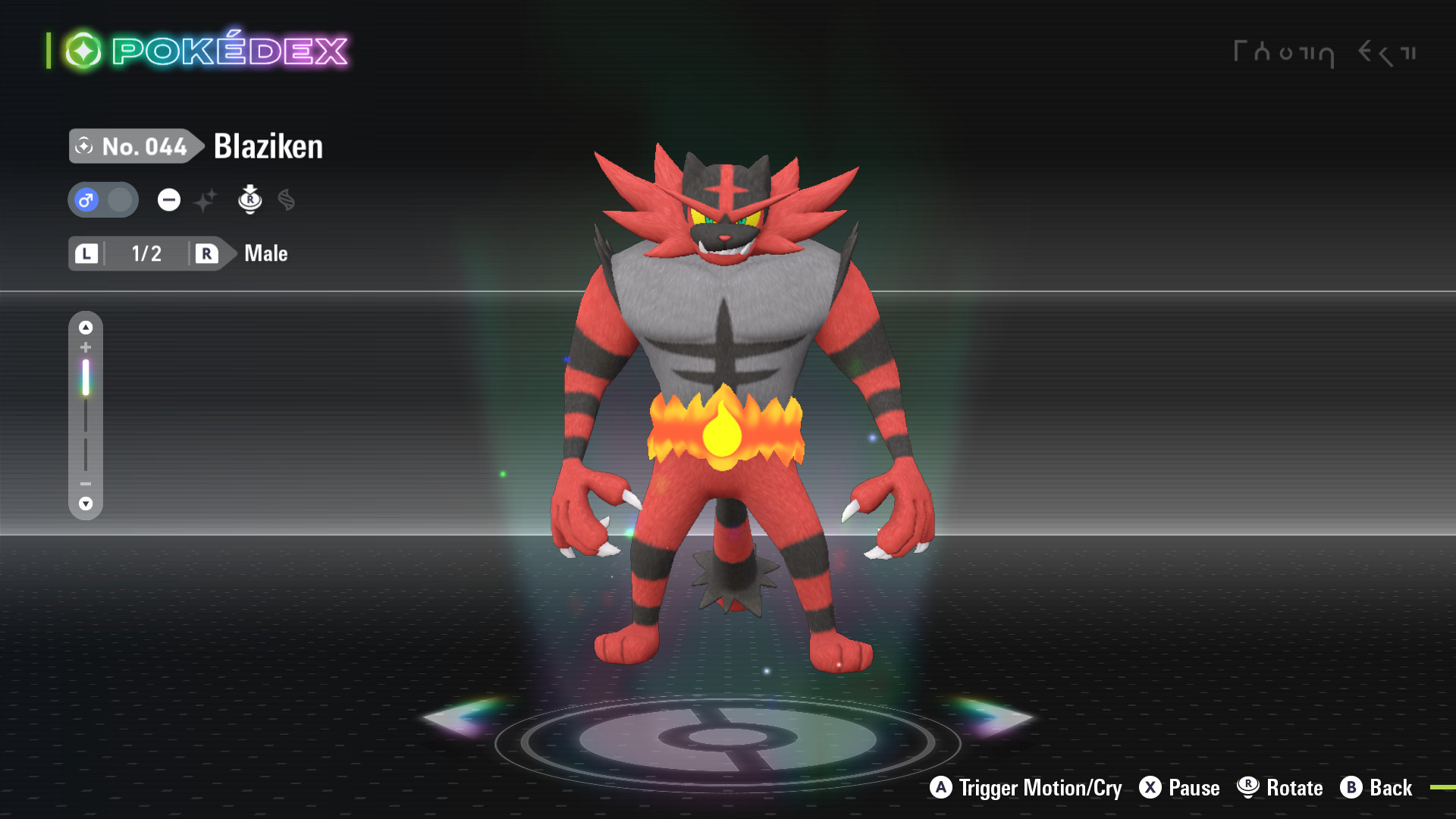
Task: Click Trigger Motion/Cry at the bottom
Action: 1028,788
